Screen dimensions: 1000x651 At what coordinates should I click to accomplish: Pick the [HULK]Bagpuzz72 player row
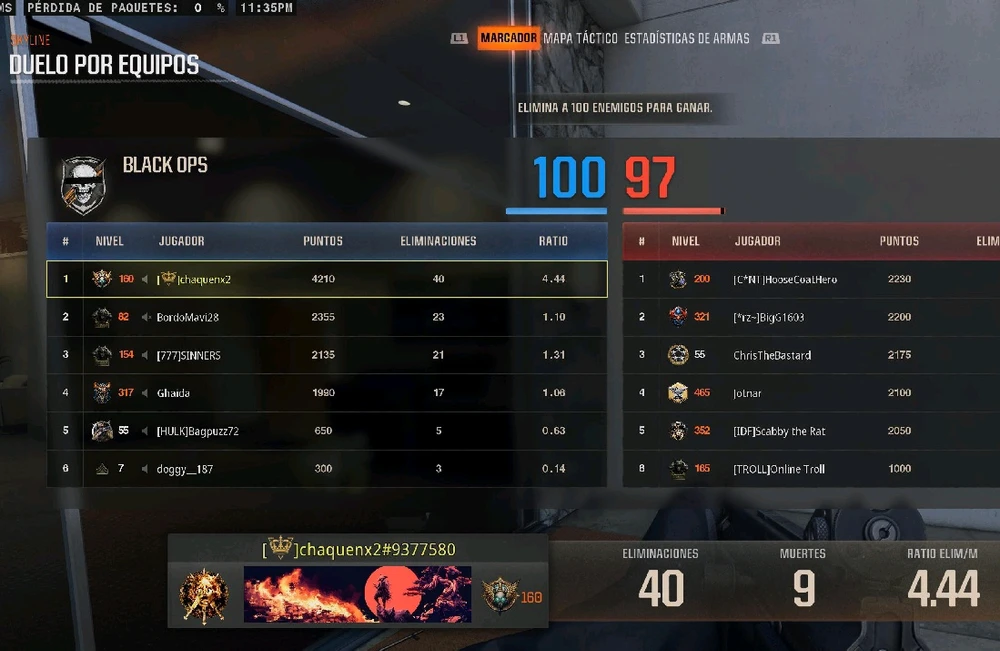[x=326, y=431]
